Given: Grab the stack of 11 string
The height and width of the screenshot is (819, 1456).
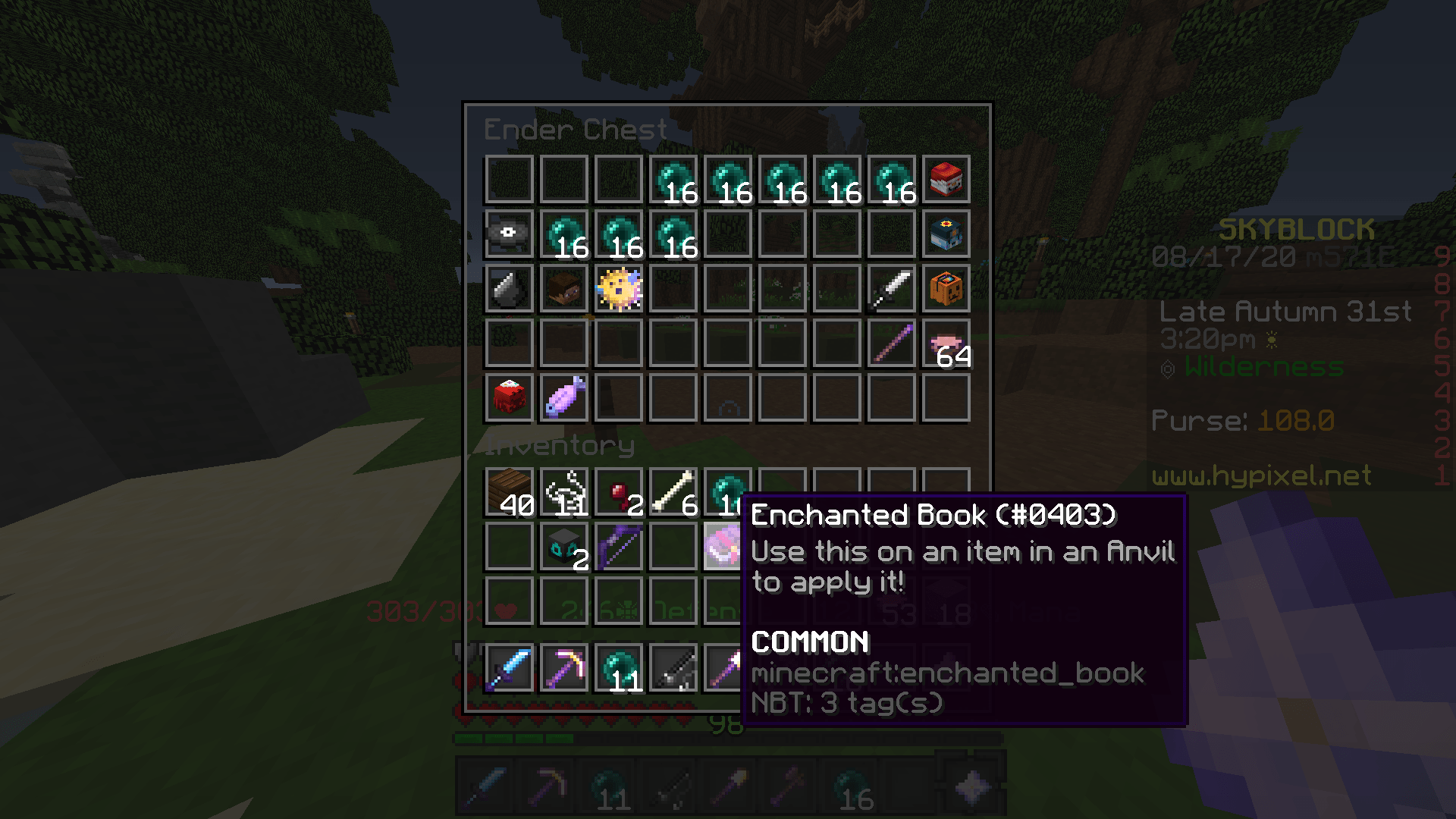Looking at the screenshot, I should tap(563, 491).
